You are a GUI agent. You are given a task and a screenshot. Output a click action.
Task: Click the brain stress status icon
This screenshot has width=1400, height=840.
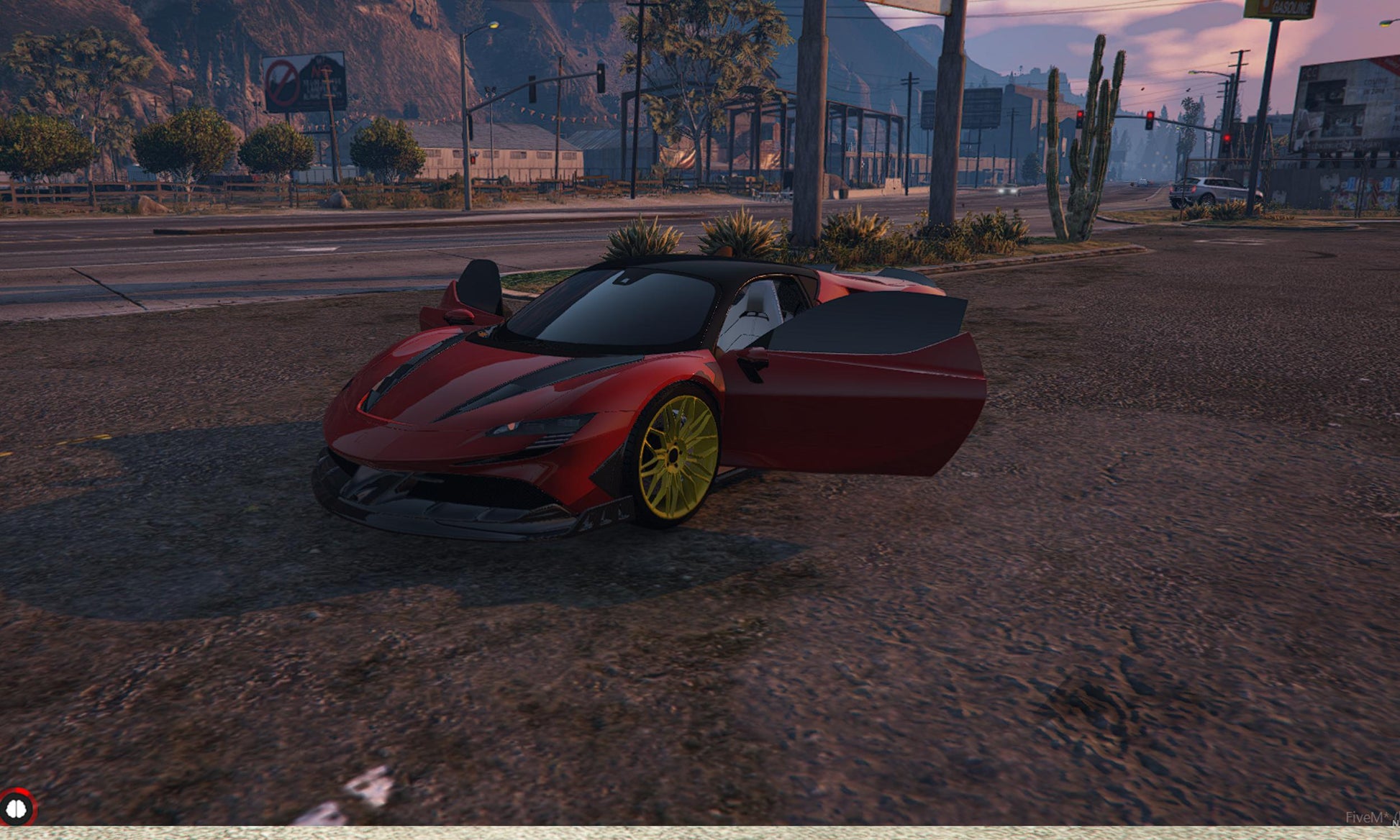point(16,808)
